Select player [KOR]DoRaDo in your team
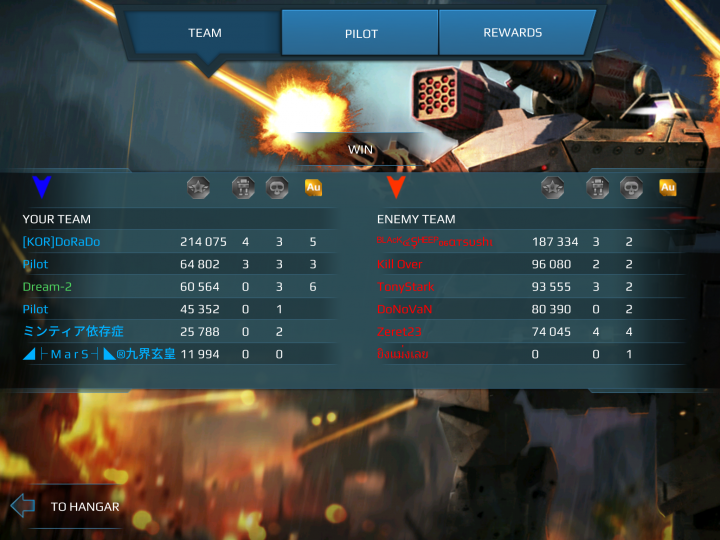This screenshot has width=720, height=540. pos(62,242)
